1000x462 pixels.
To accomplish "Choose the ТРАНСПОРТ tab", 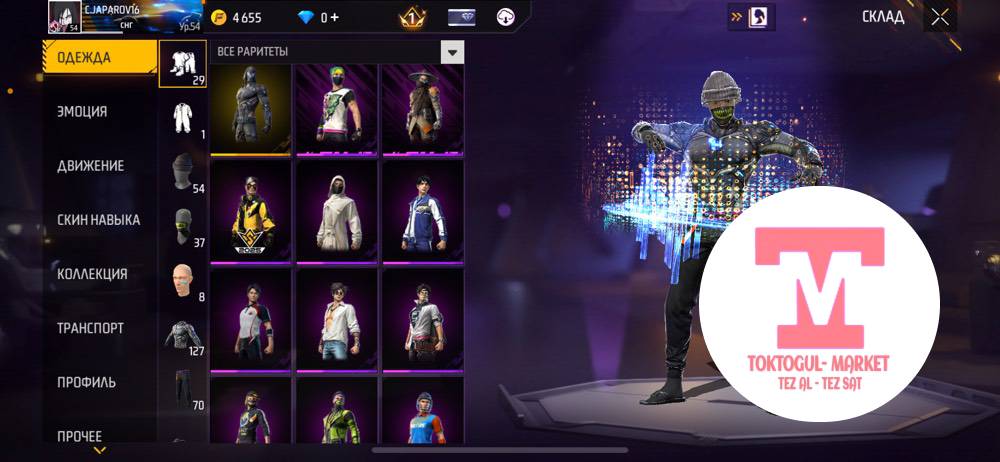I will 90,328.
